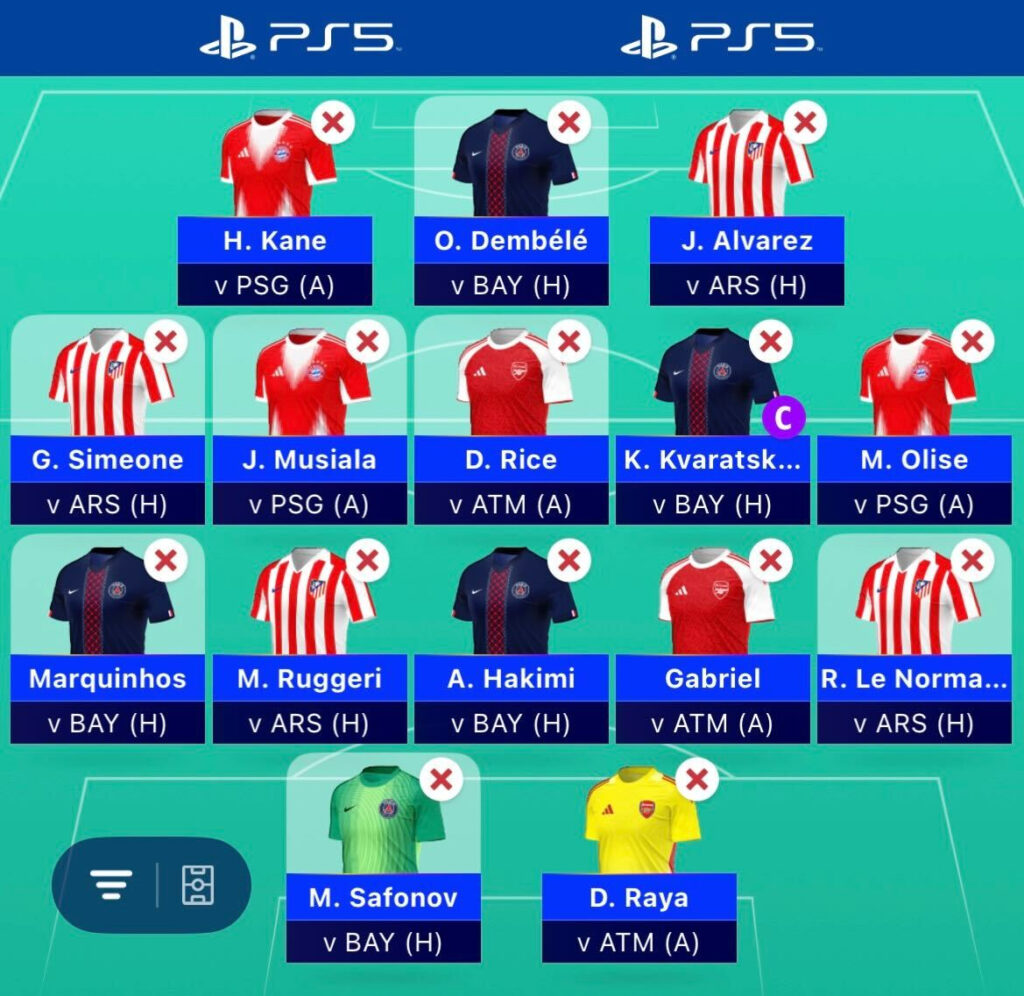This screenshot has width=1024, height=996.
Task: Remove D. Raya from the squad
Action: 697,778
